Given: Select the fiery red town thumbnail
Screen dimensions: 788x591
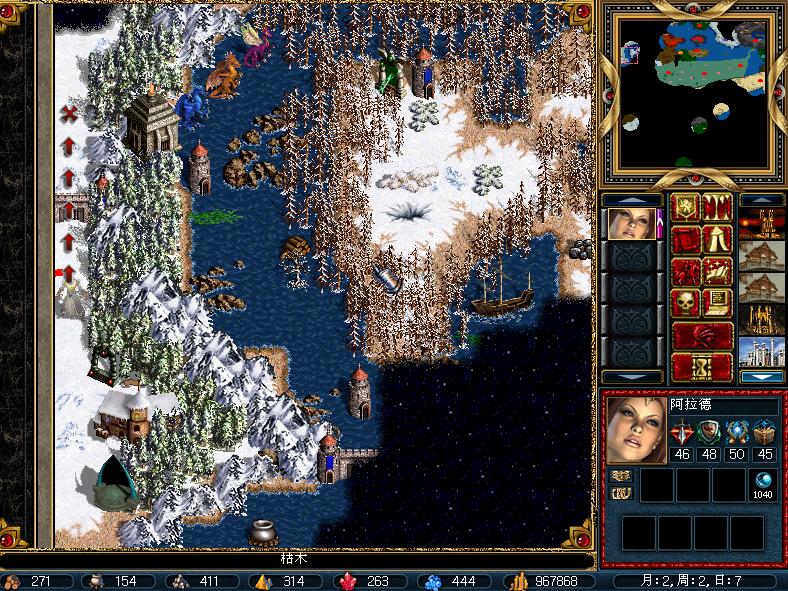Looking at the screenshot, I should click(762, 224).
